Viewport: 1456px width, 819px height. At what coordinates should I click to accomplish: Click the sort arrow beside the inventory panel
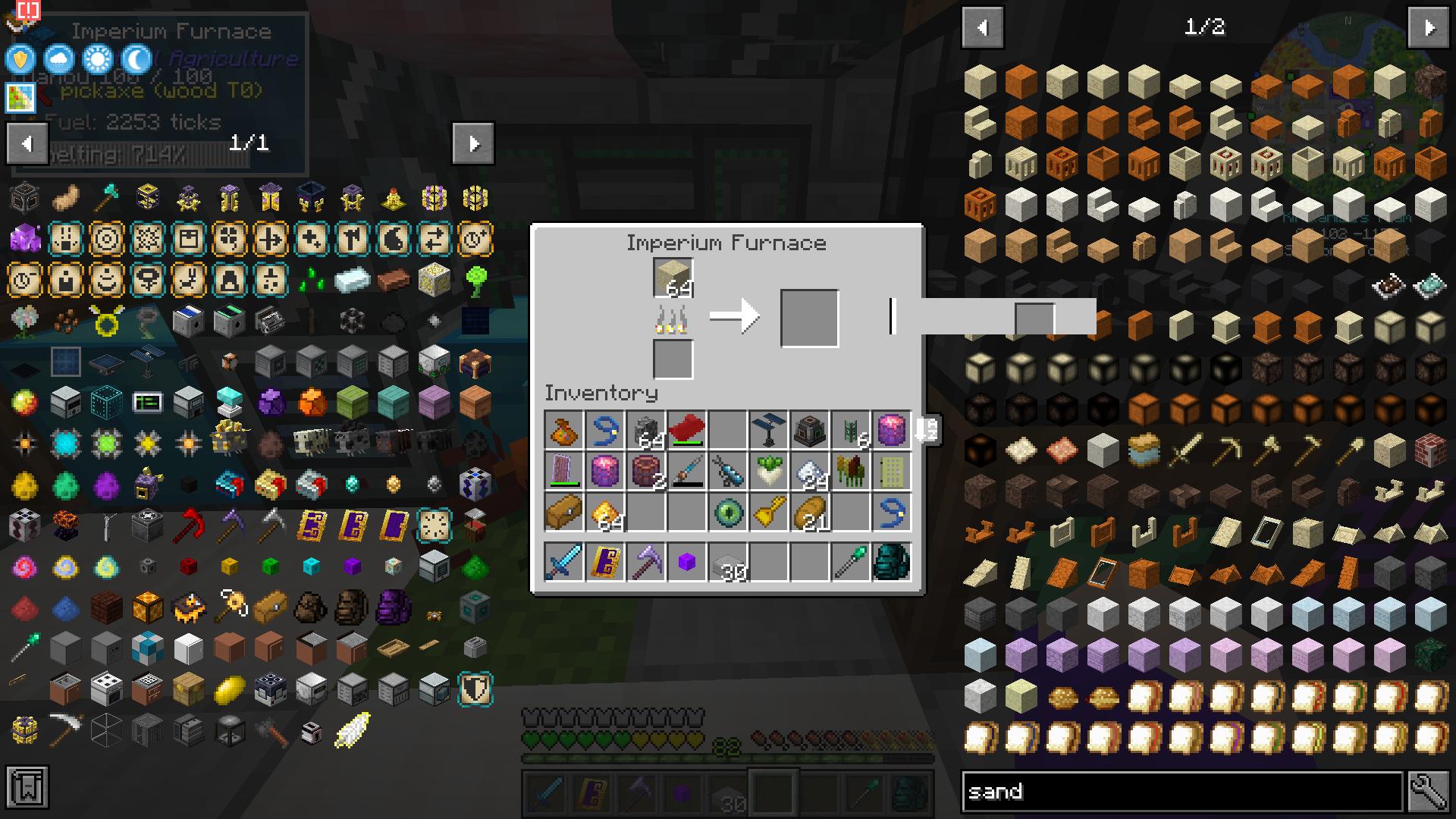point(927,428)
